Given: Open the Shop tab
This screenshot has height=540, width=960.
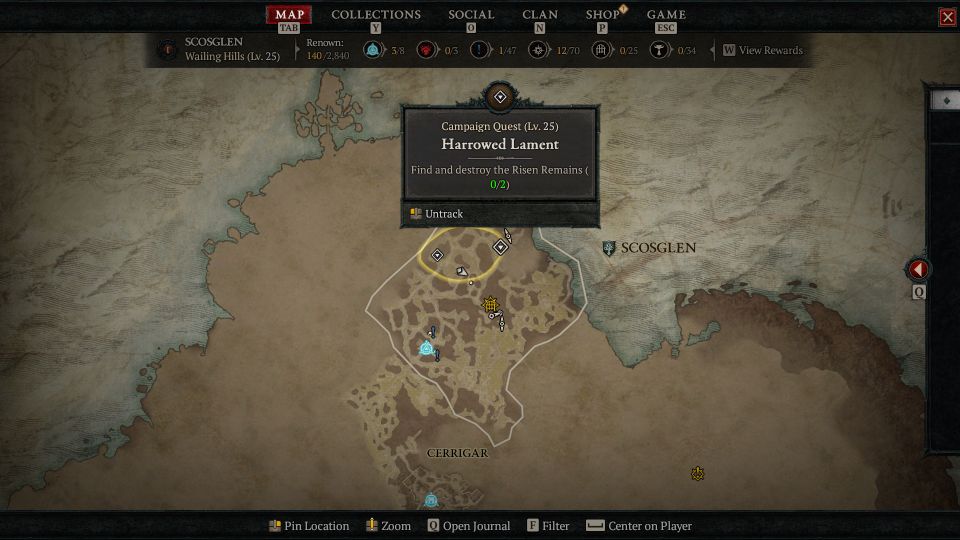Looking at the screenshot, I should pyautogui.click(x=602, y=15).
